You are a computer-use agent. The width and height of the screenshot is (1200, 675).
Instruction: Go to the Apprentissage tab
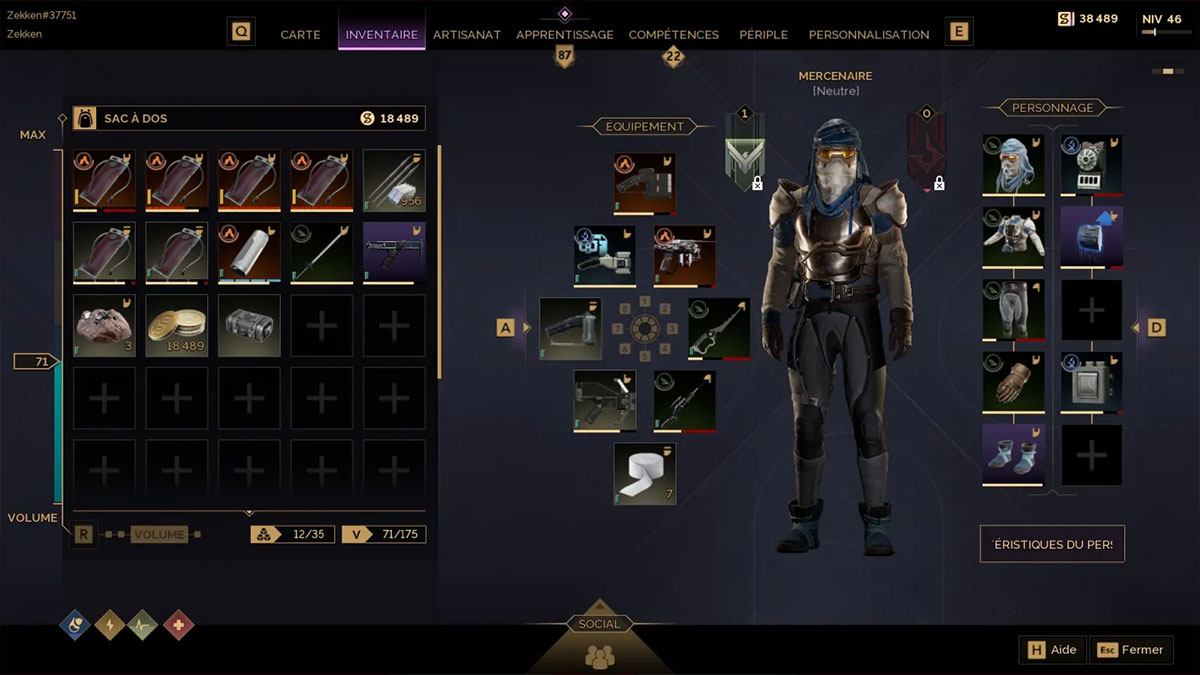click(x=565, y=34)
